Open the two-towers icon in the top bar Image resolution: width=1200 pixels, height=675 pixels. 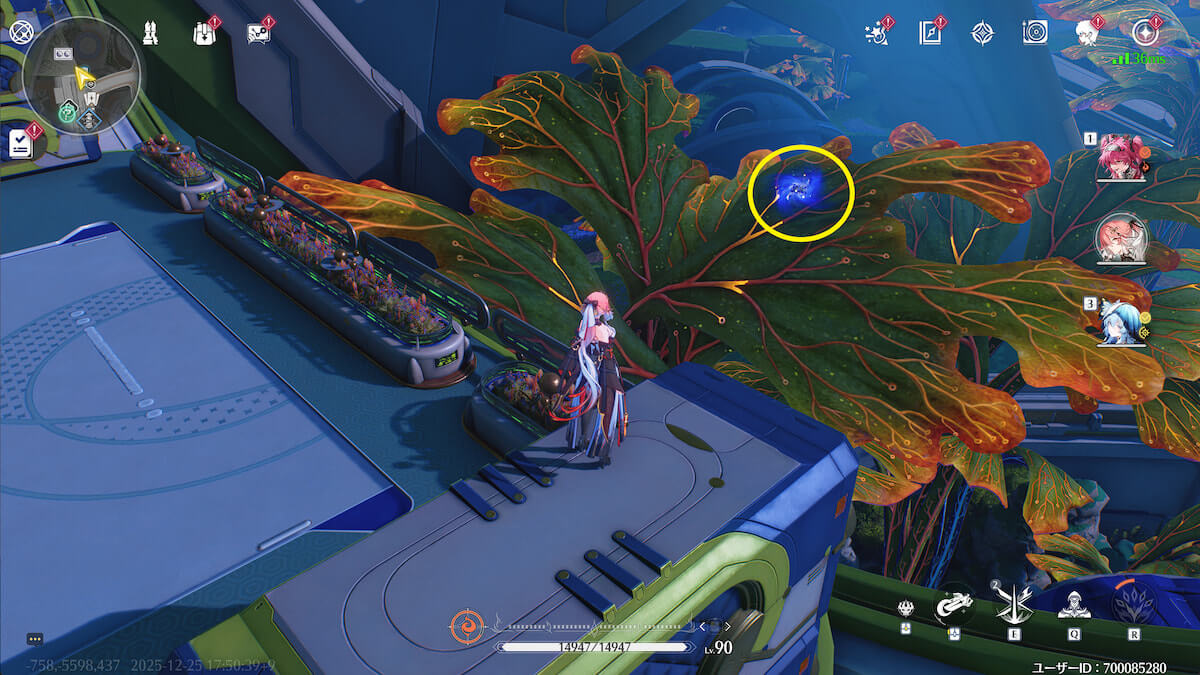tap(149, 33)
